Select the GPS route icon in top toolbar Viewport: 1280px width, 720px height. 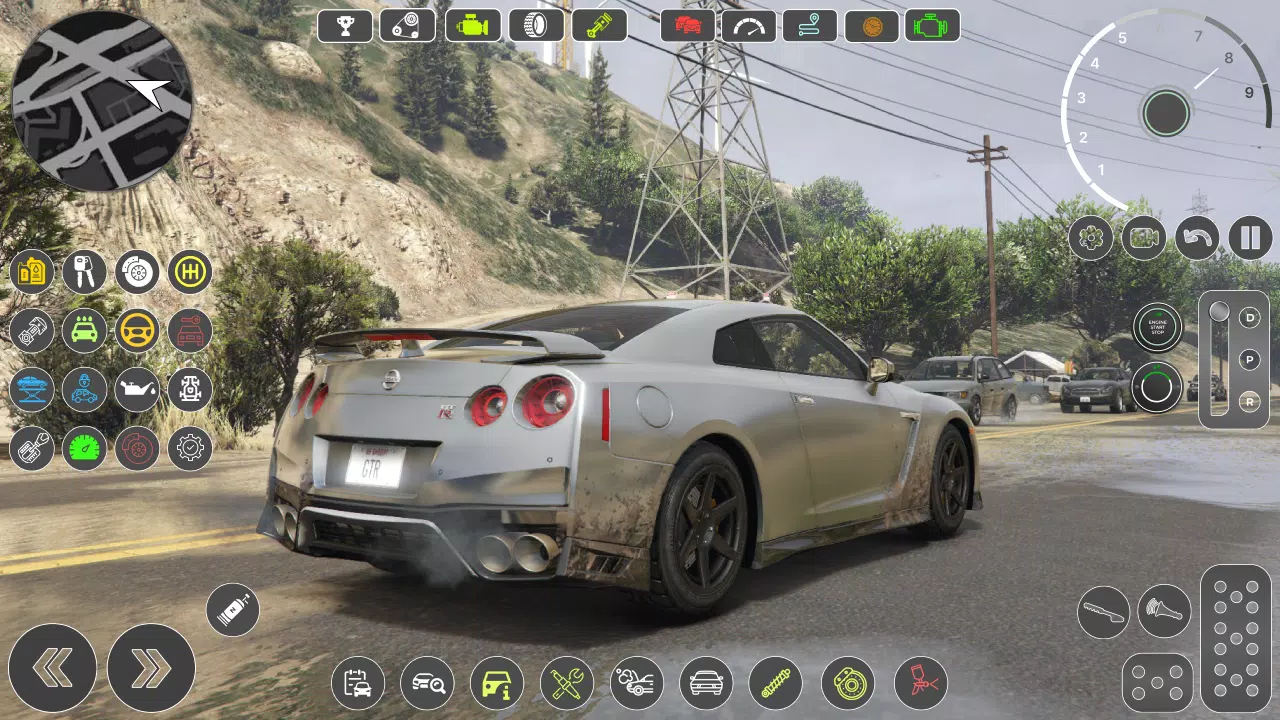click(809, 25)
